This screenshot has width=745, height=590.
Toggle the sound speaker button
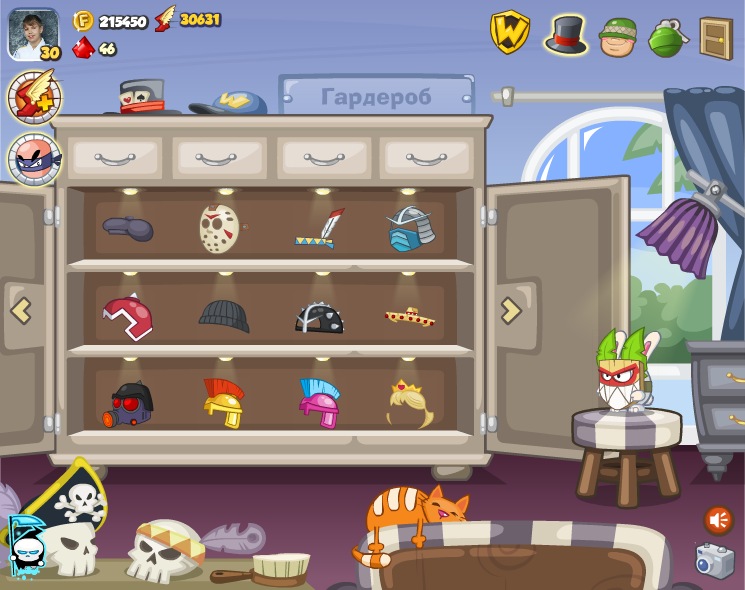(718, 520)
